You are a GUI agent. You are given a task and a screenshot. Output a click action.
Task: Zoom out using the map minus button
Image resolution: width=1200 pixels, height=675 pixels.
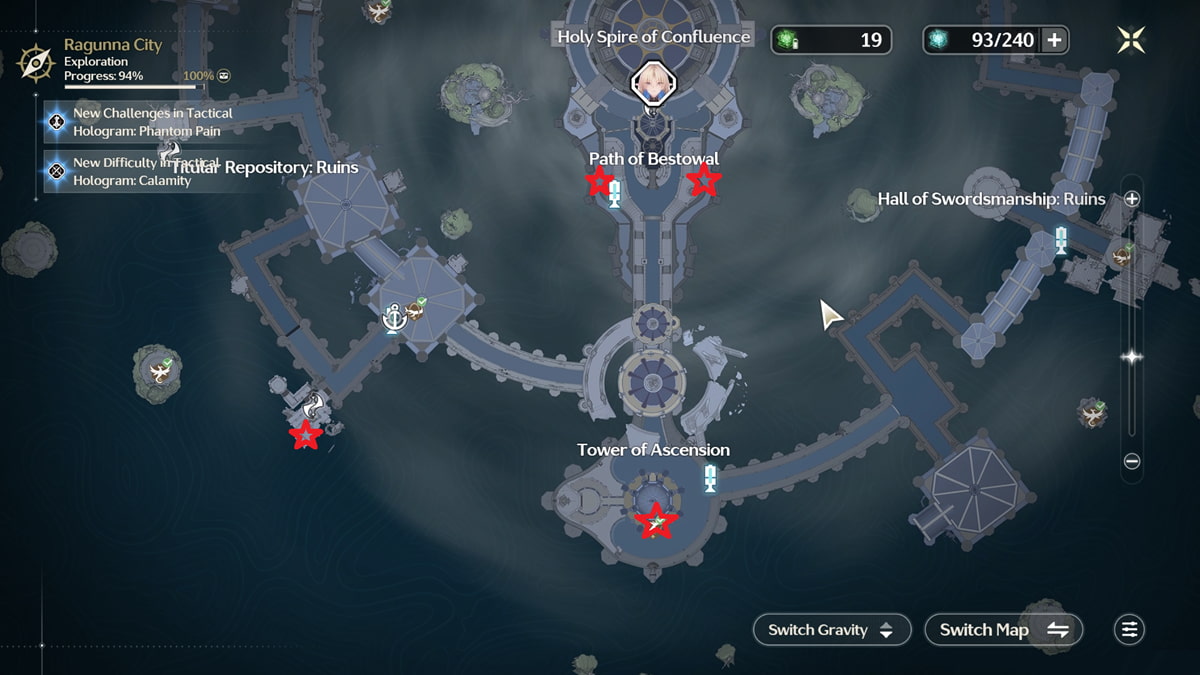1132,462
